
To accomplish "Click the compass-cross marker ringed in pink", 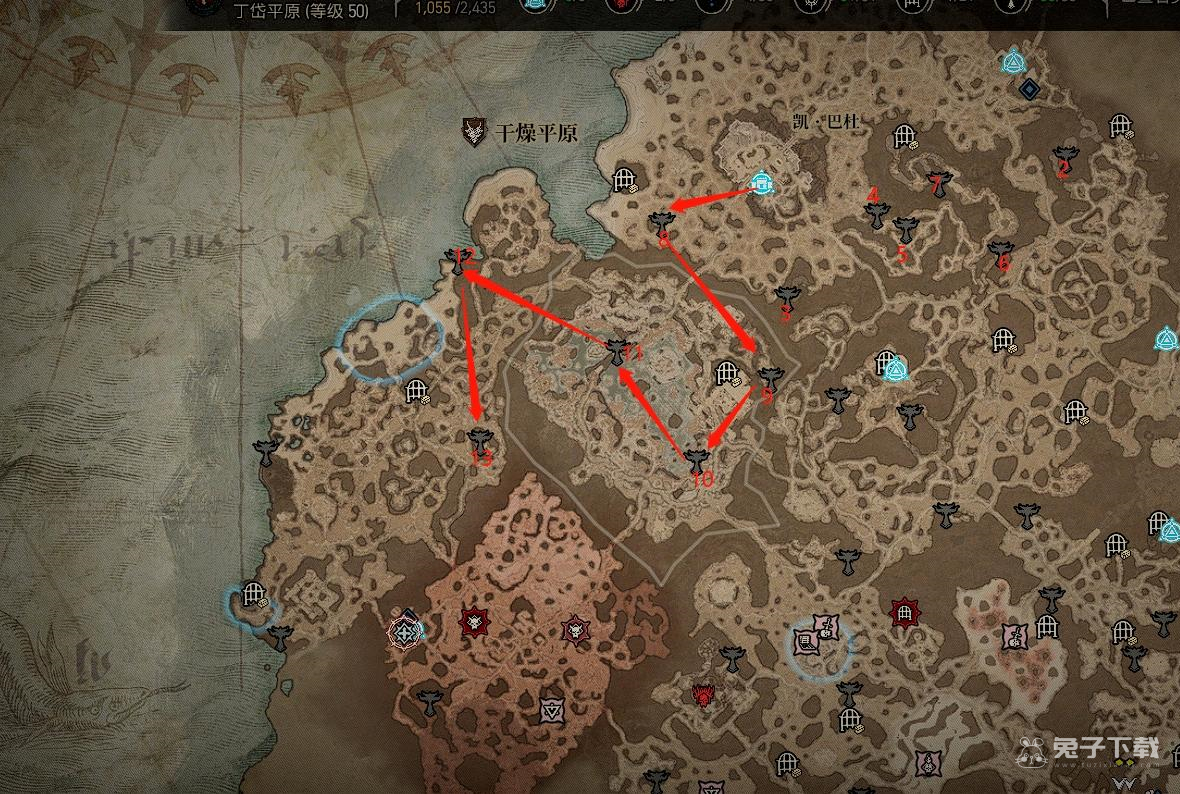I will [x=404, y=631].
